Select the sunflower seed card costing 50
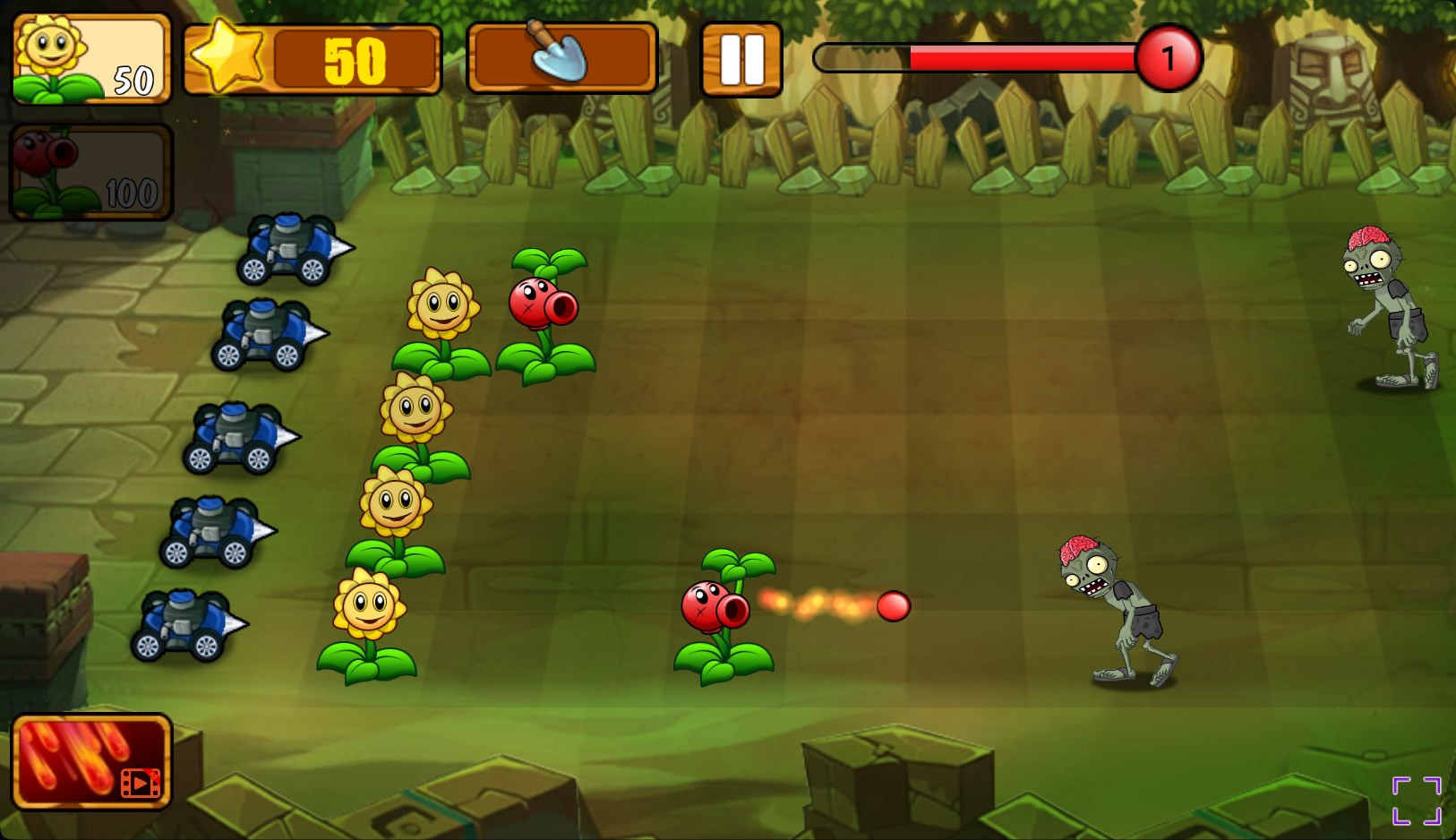This screenshot has width=1456, height=840. [90, 59]
